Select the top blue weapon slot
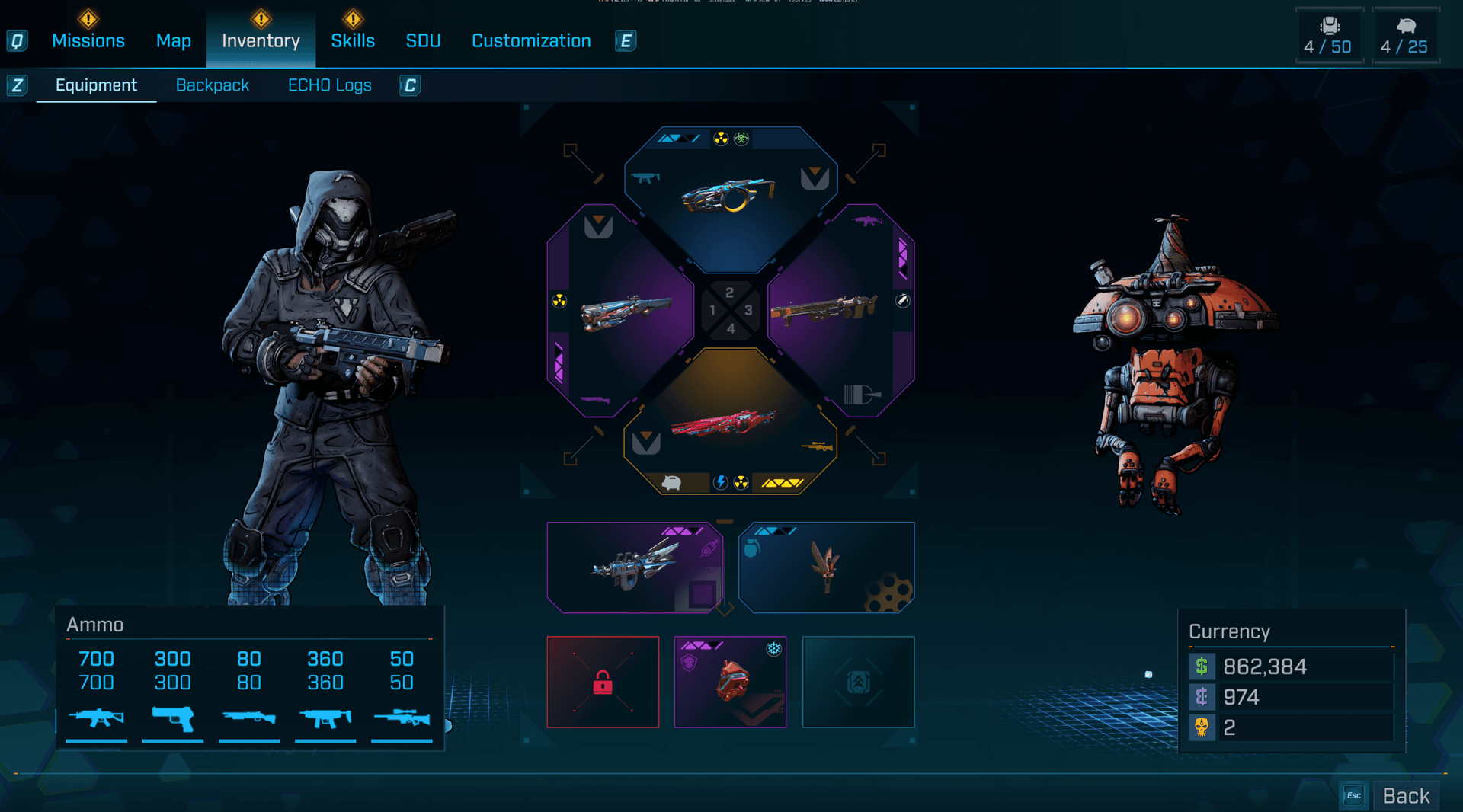 coord(730,197)
